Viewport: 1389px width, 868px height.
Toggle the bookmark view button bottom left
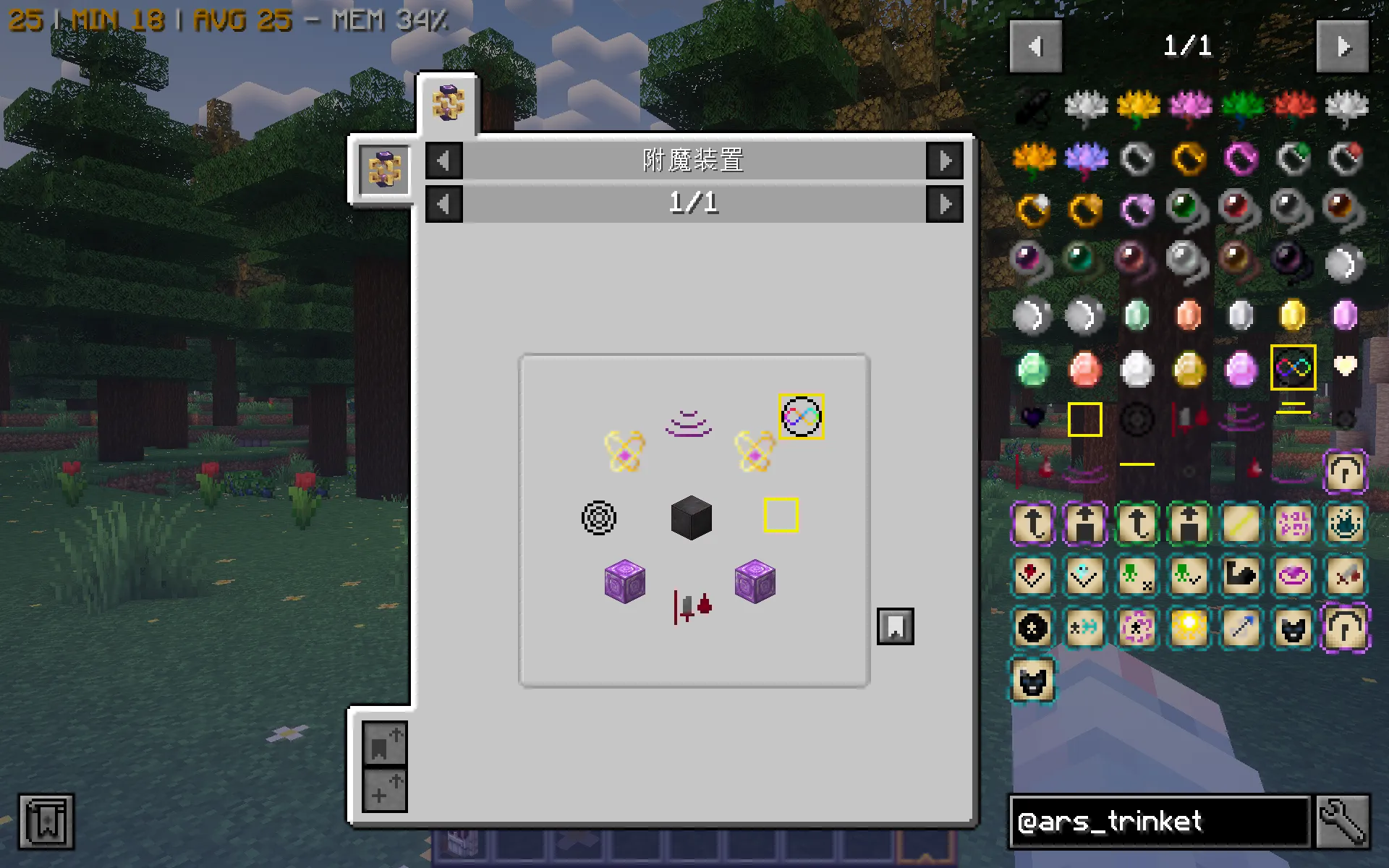[x=383, y=746]
